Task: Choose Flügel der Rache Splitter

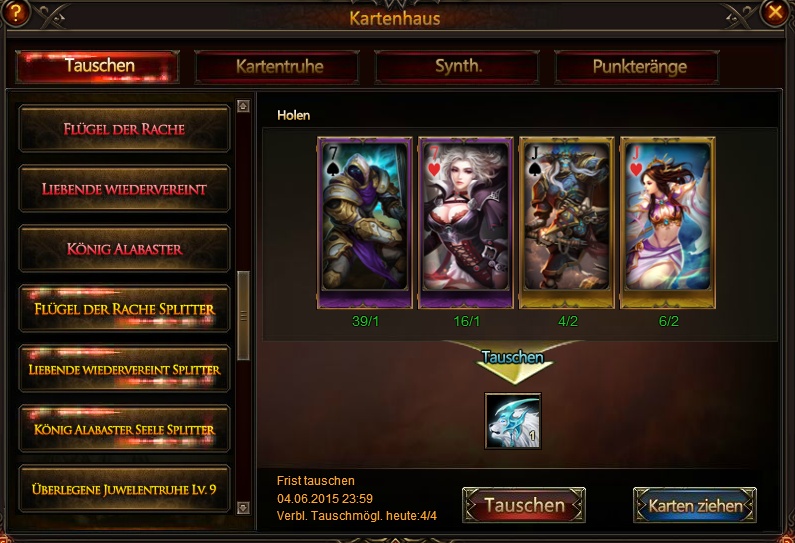Action: coord(124,309)
